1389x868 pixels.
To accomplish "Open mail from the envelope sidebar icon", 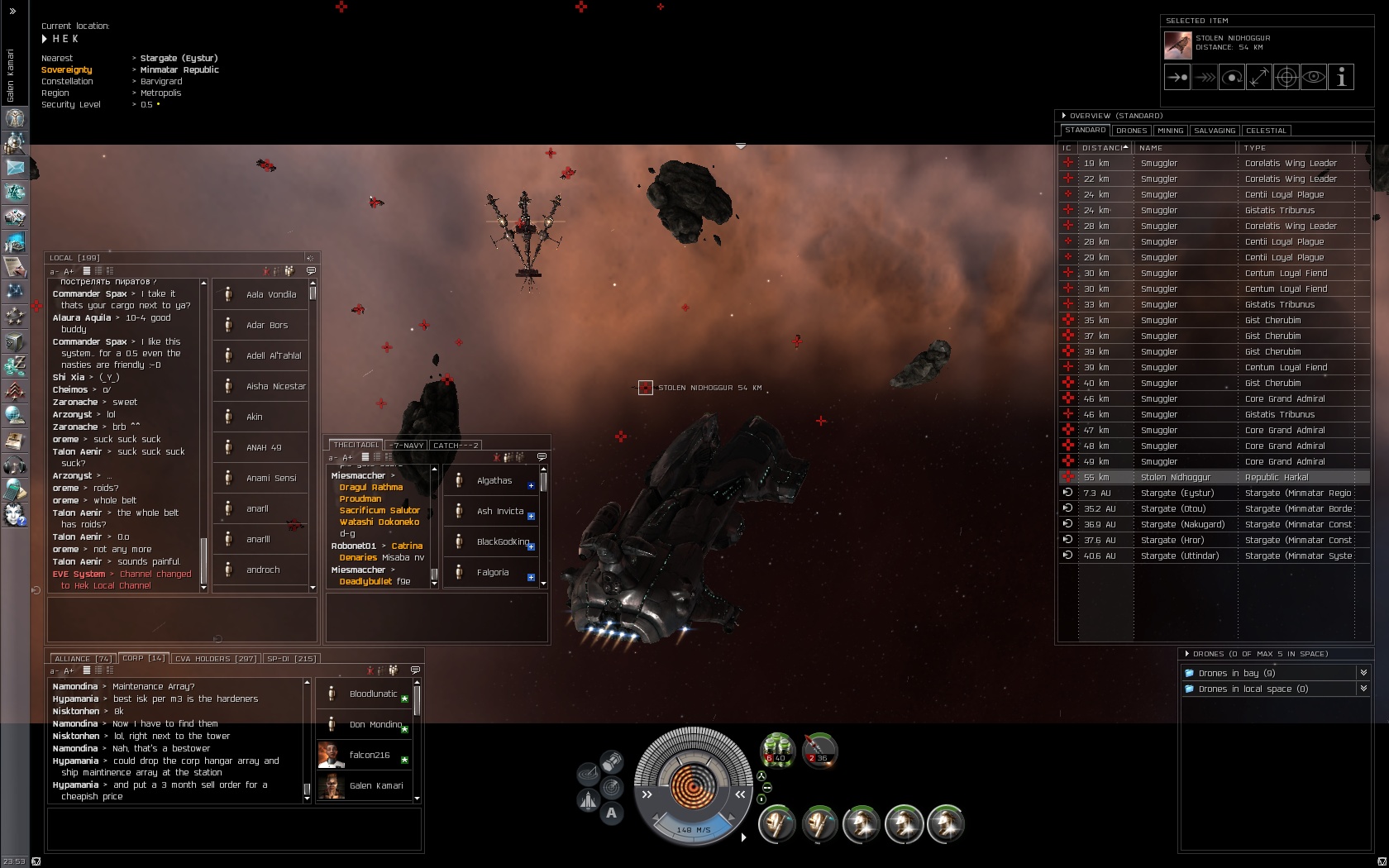I will point(15,166).
